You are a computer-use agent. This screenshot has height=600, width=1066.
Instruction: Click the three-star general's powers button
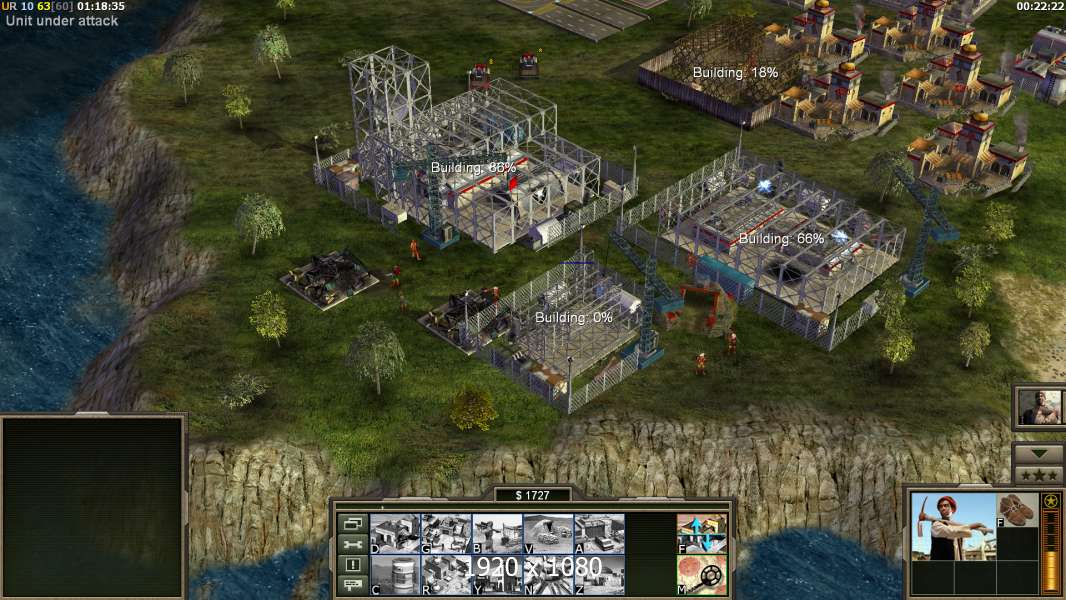tap(1038, 475)
